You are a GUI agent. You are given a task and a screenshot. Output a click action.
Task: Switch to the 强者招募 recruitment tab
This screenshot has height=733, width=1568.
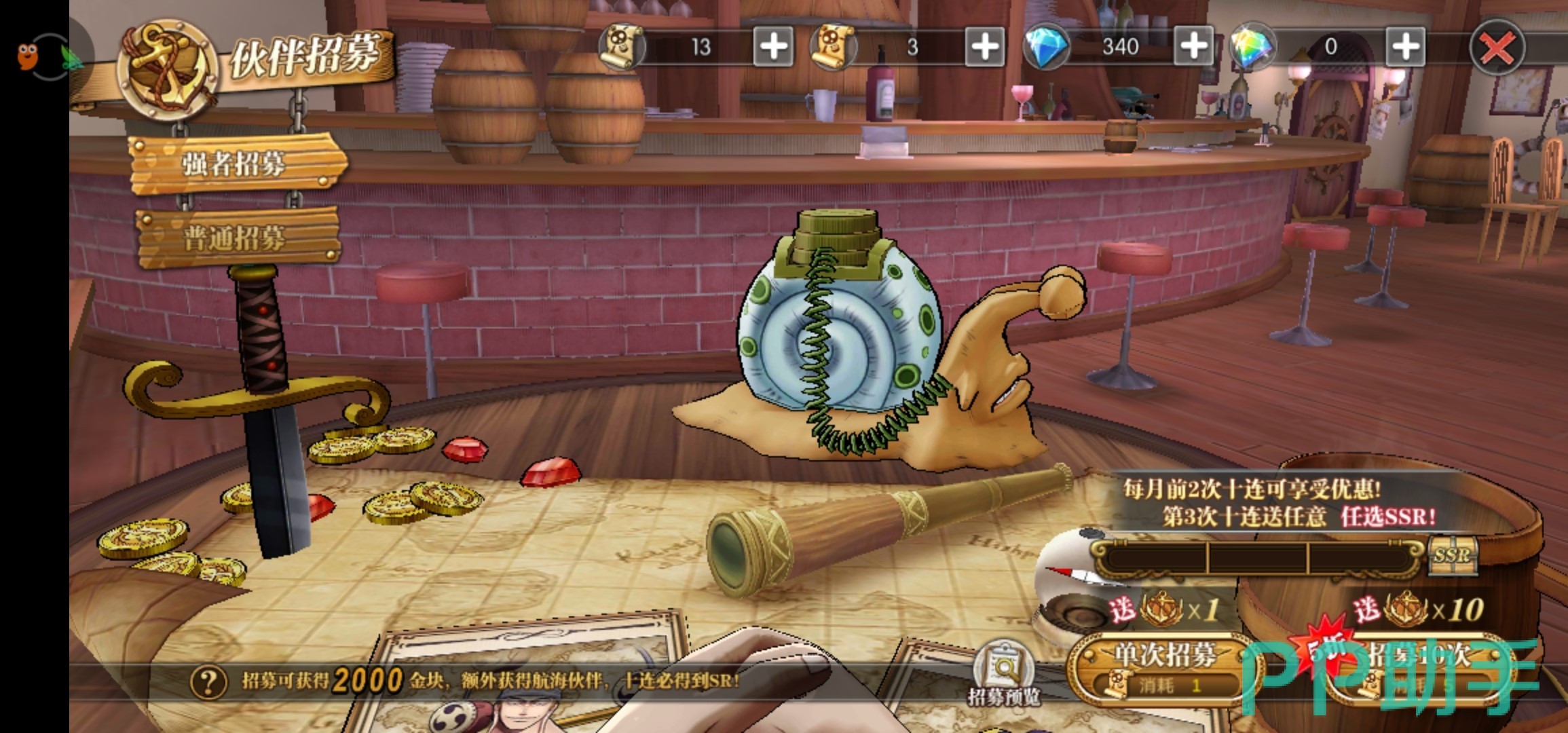coord(234,164)
